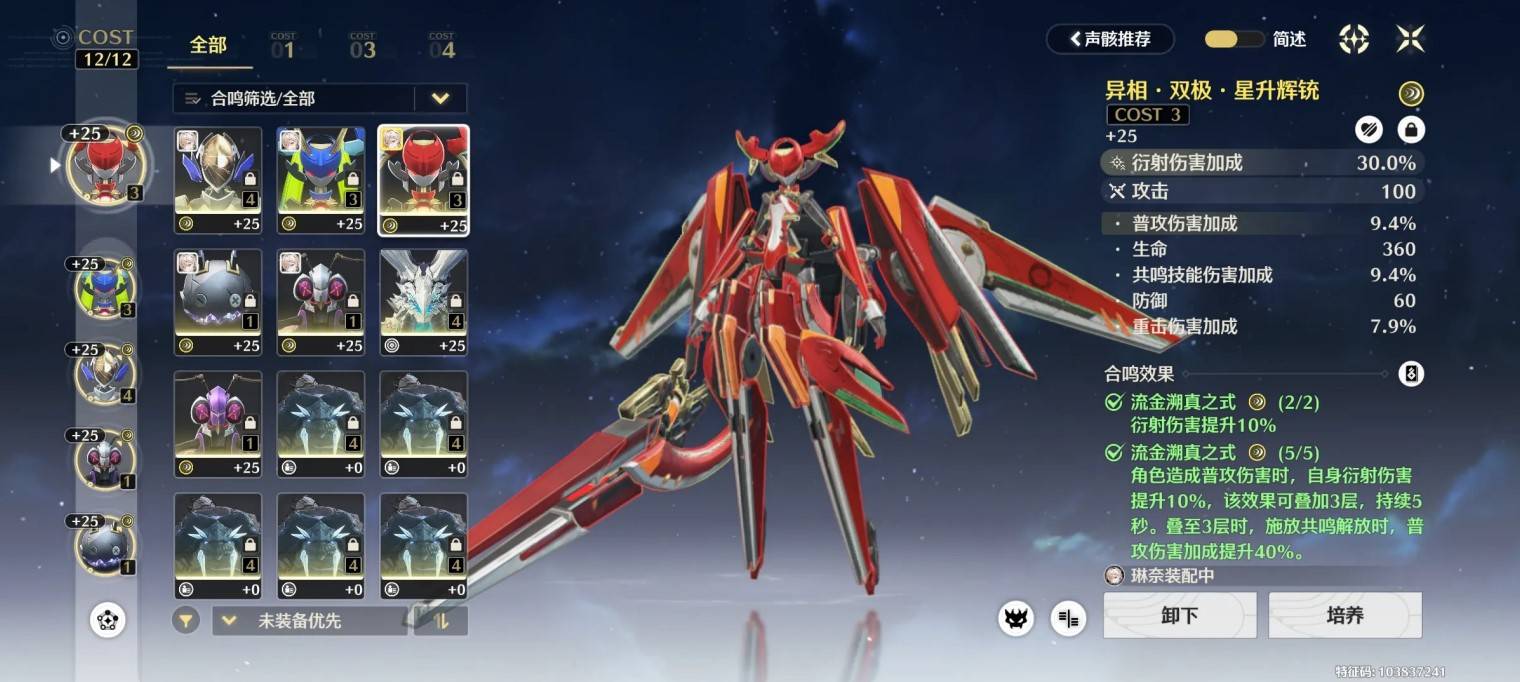The width and height of the screenshot is (1520, 682).
Task: Select the COST 04 filter tab
Action: pyautogui.click(x=441, y=46)
